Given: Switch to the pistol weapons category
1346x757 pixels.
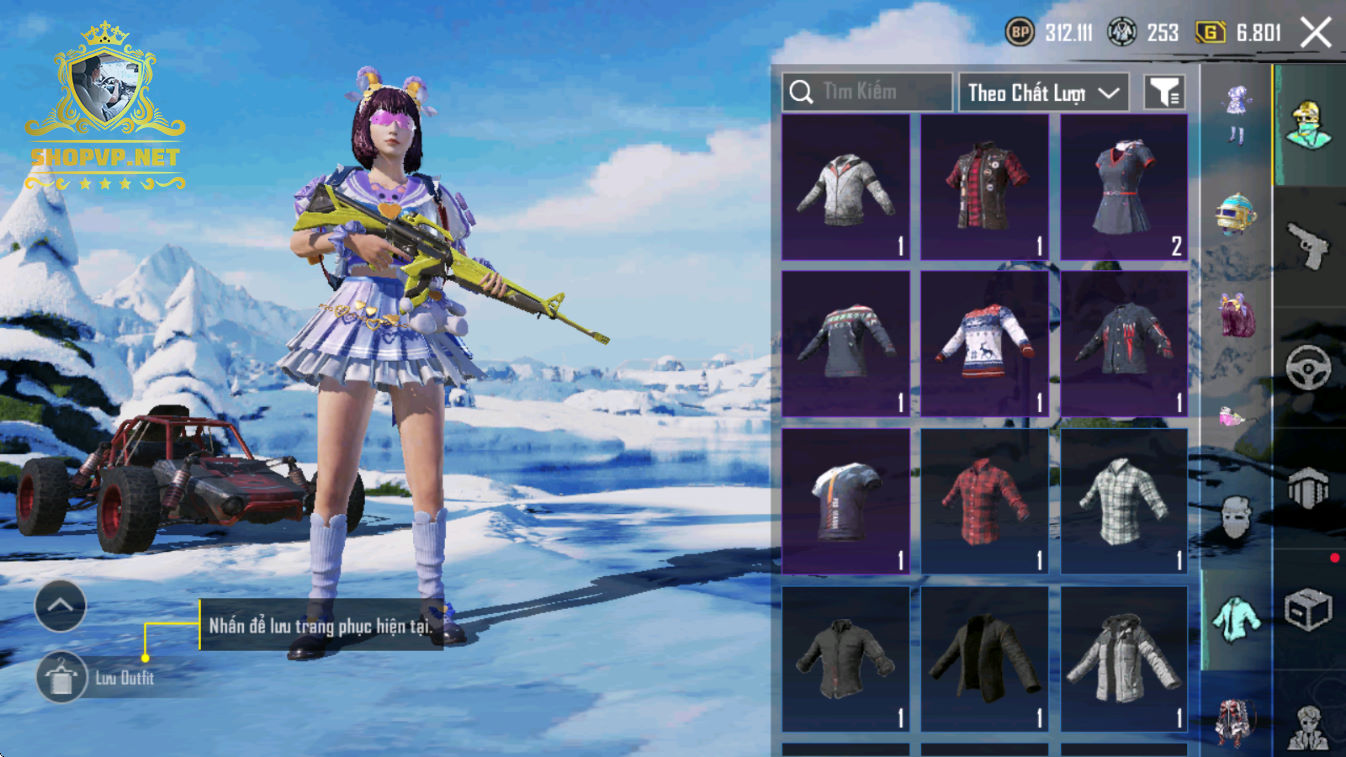Looking at the screenshot, I should coord(1309,245).
